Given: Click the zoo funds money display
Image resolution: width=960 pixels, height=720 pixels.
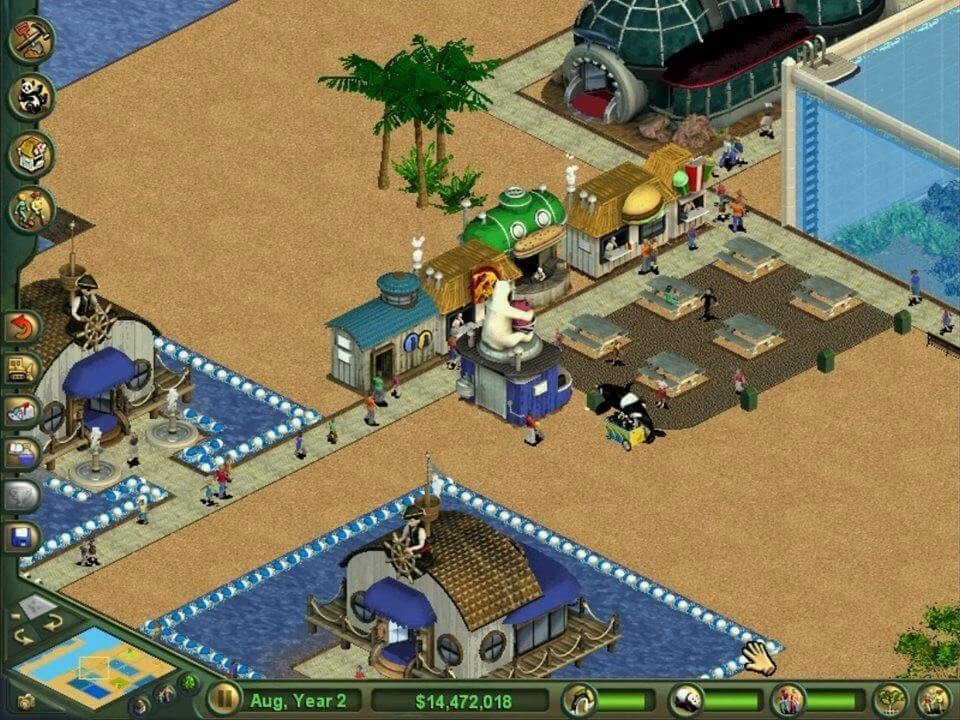Looking at the screenshot, I should coord(461,700).
